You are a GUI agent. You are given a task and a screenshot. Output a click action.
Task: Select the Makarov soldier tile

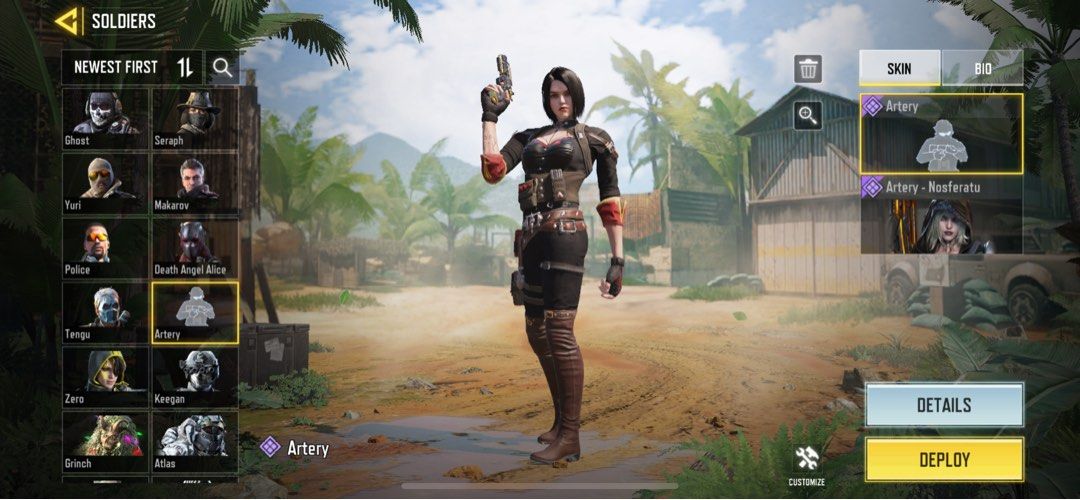[x=194, y=183]
